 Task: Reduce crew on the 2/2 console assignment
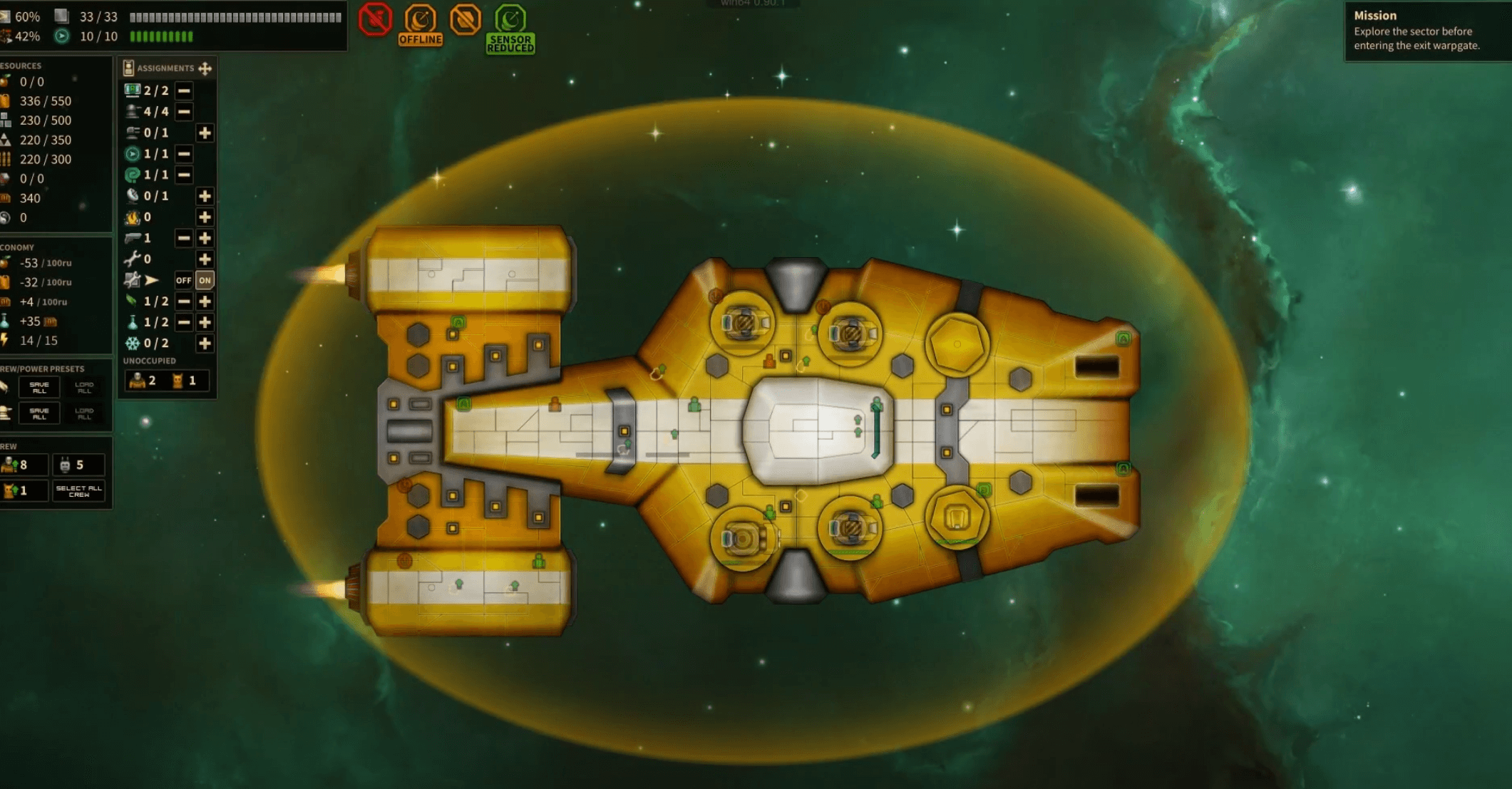(x=183, y=91)
